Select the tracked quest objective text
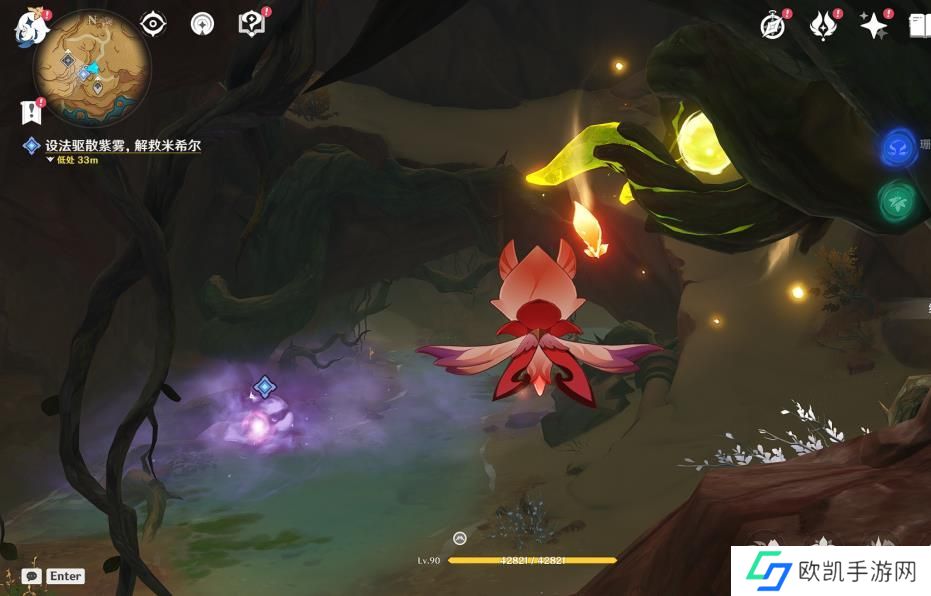The image size is (931, 596). point(122,145)
